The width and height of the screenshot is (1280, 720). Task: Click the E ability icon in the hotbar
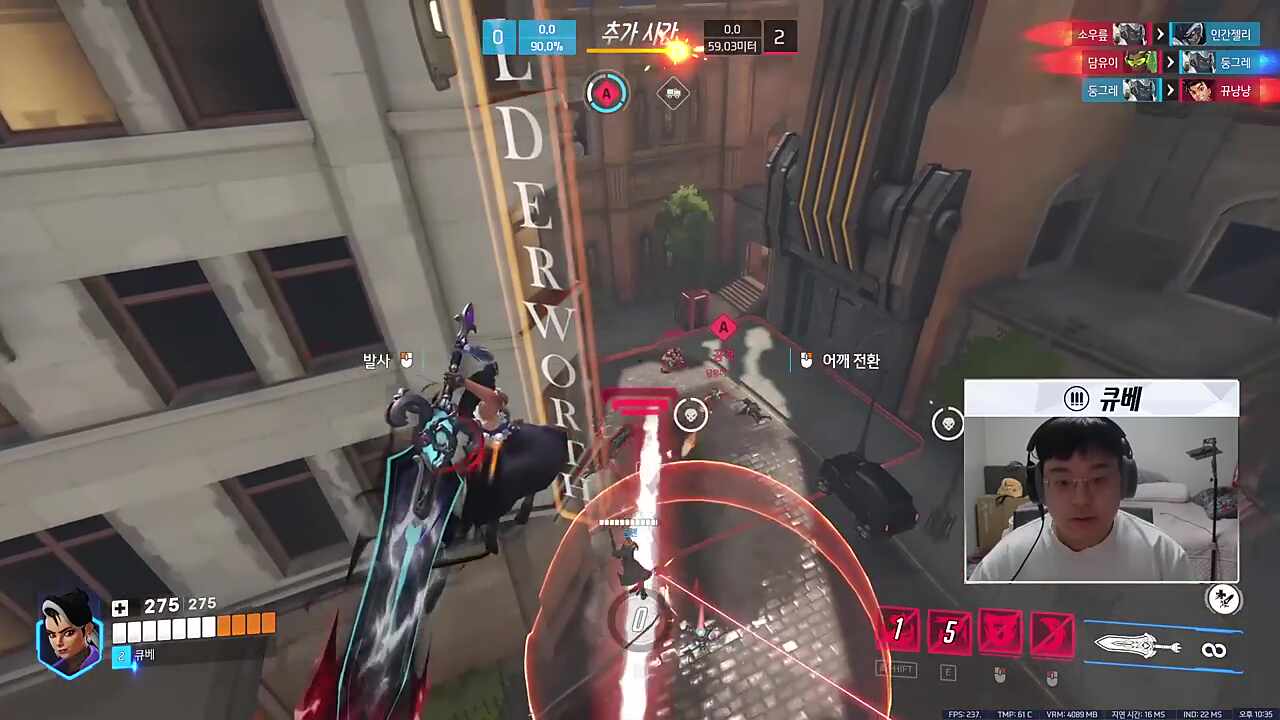pos(948,630)
